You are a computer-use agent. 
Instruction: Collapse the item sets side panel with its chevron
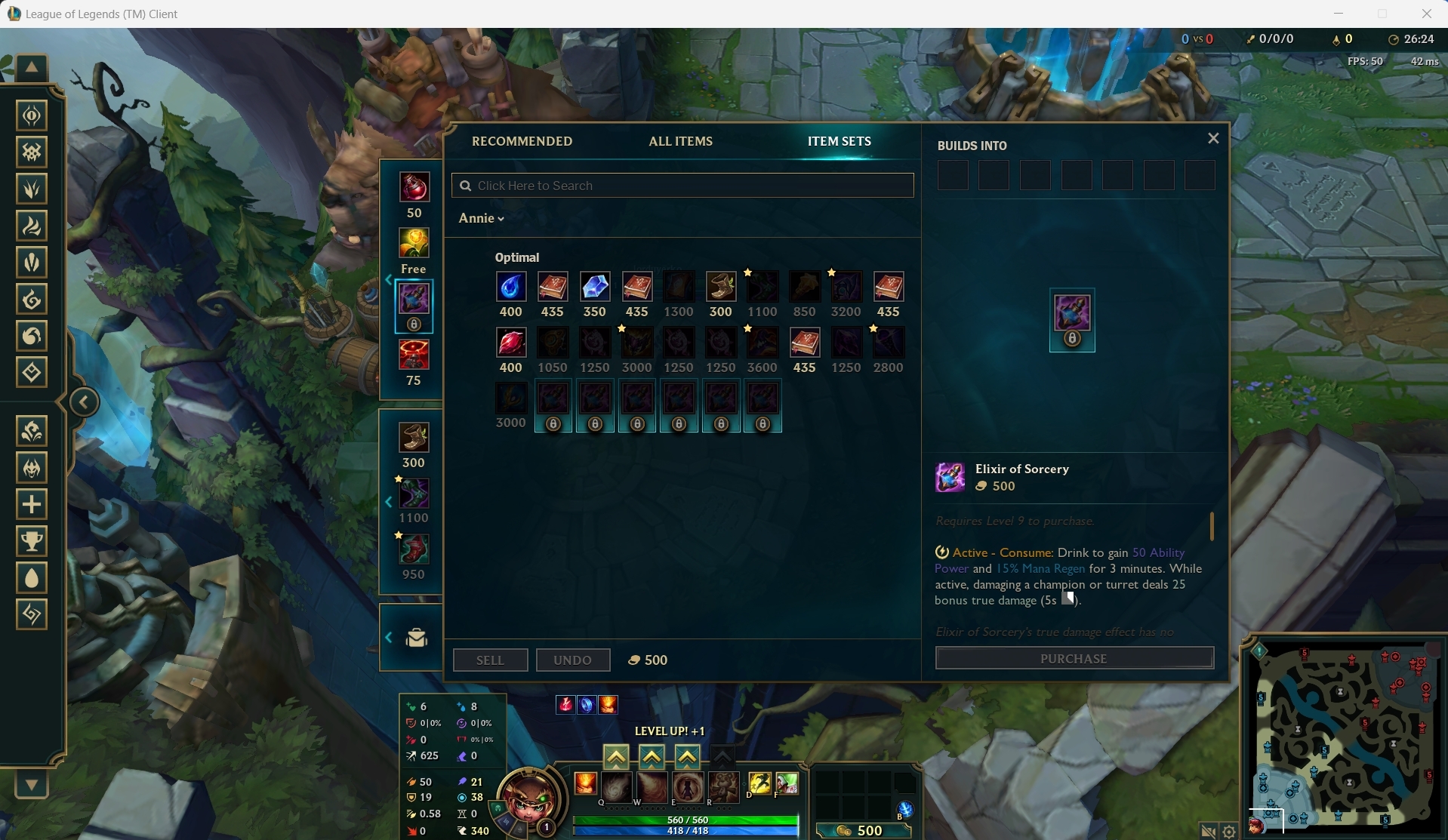(390, 279)
